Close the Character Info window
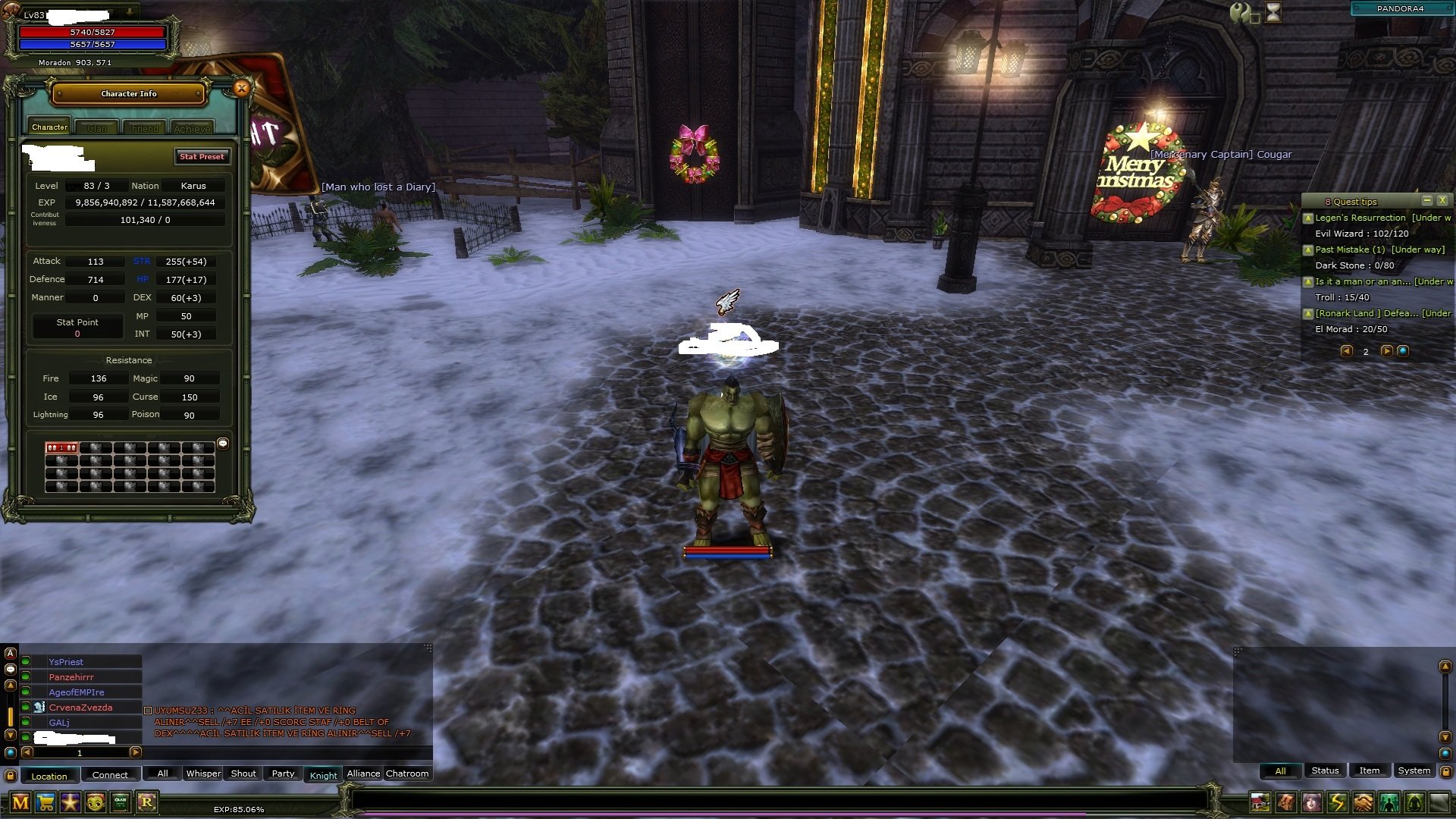The image size is (1456, 819). tap(241, 89)
